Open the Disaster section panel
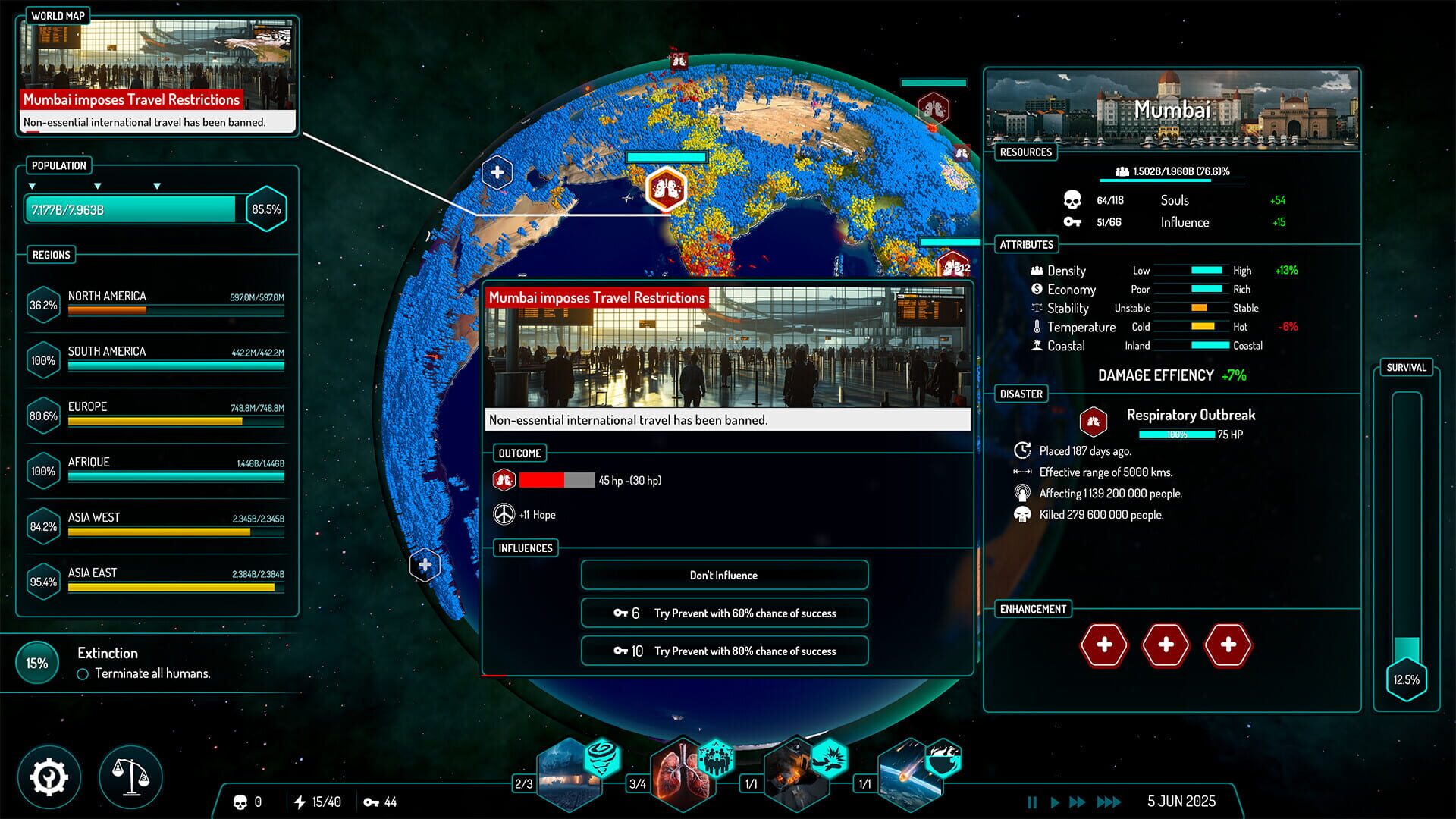Image resolution: width=1456 pixels, height=819 pixels. point(1020,394)
